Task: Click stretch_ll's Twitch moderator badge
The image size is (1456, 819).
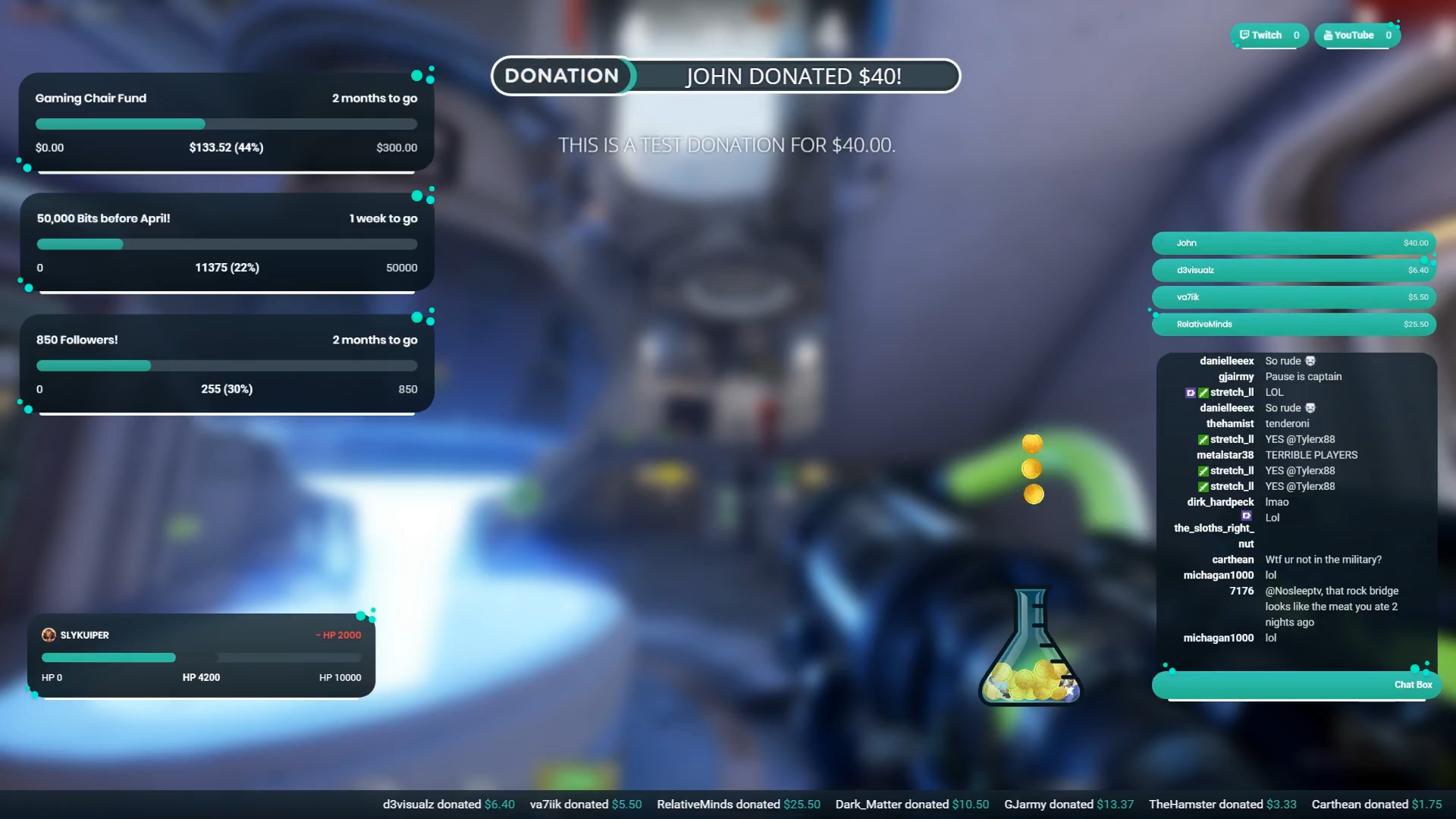Action: (x=1191, y=392)
